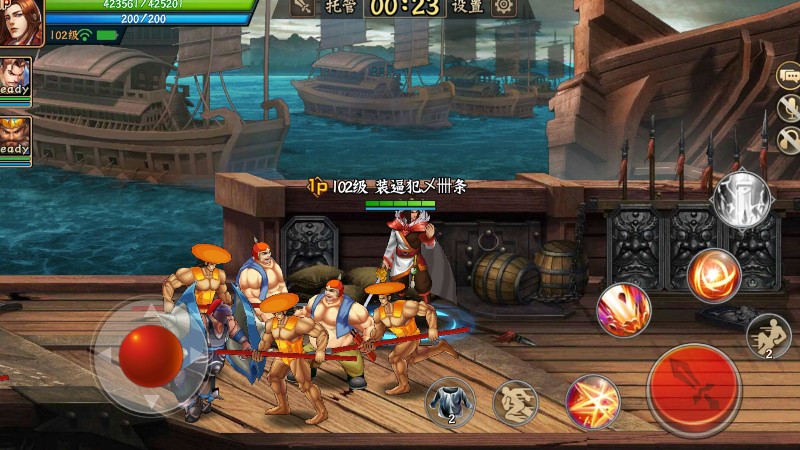The image size is (800, 450).
Task: Use the flaming claw slash skill
Action: click(x=624, y=310)
